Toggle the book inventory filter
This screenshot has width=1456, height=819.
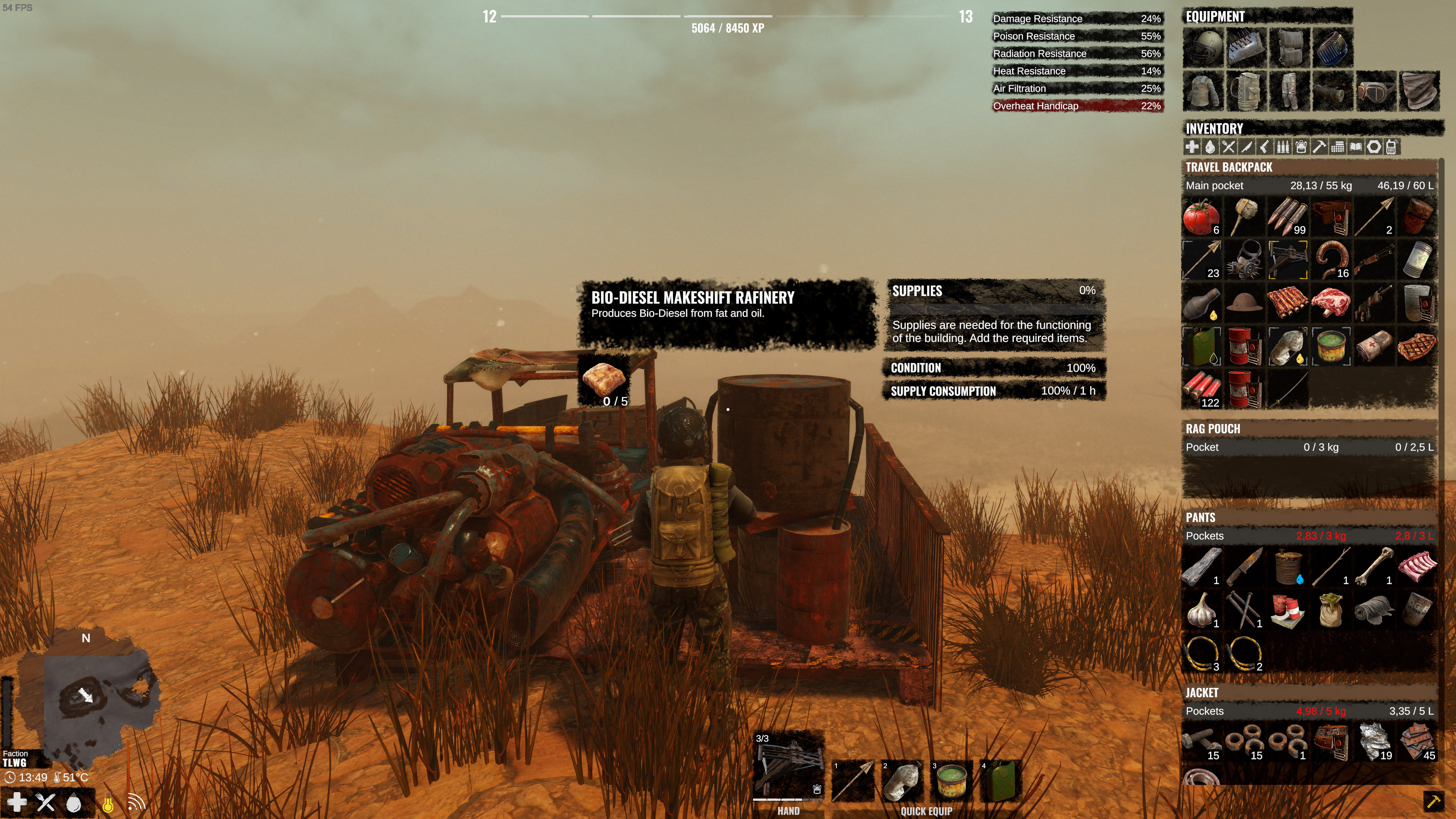click(x=1356, y=147)
